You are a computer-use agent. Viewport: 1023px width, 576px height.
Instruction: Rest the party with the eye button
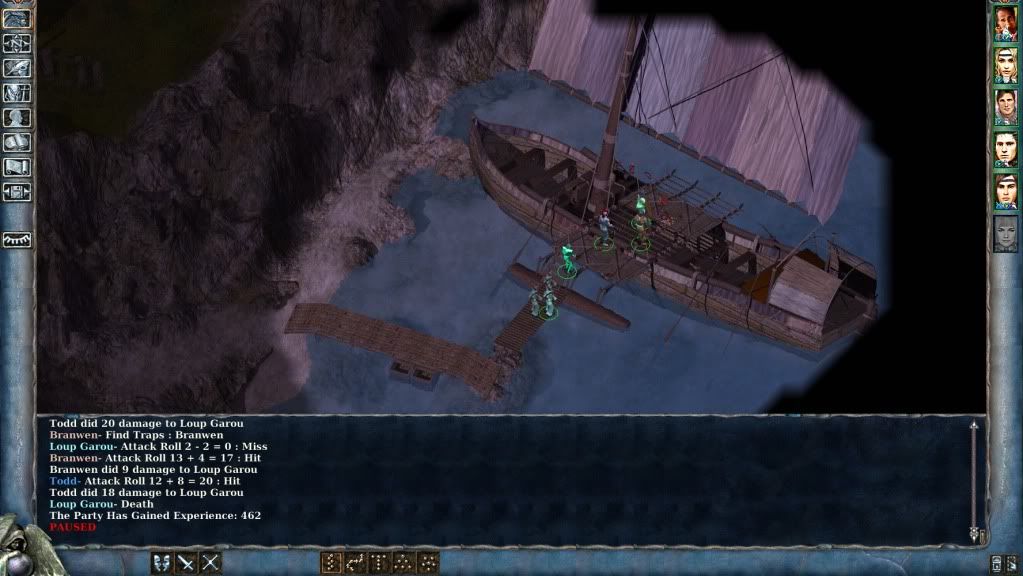(x=17, y=240)
